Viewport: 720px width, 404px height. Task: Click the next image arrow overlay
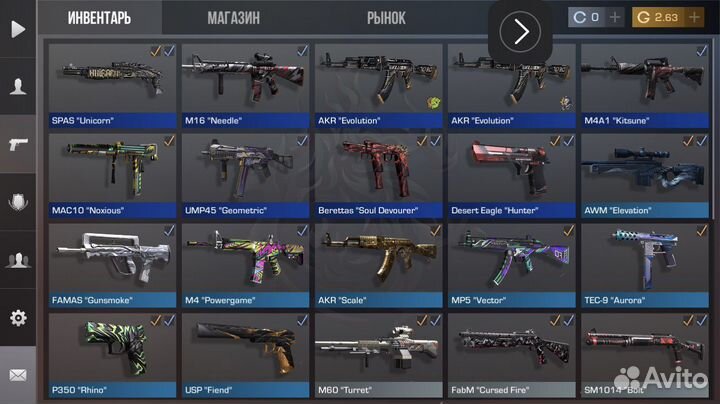[520, 32]
